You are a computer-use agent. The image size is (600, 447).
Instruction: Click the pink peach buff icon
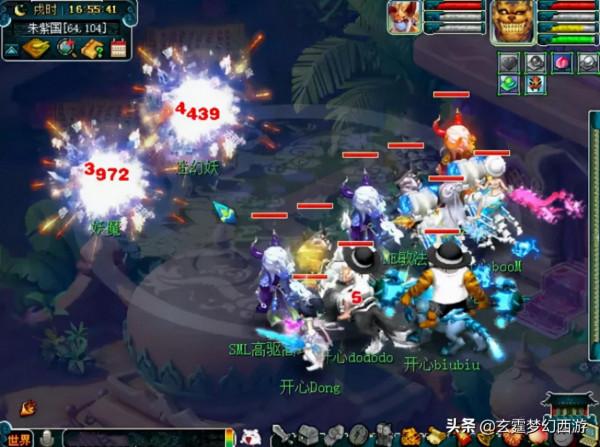pyautogui.click(x=562, y=62)
